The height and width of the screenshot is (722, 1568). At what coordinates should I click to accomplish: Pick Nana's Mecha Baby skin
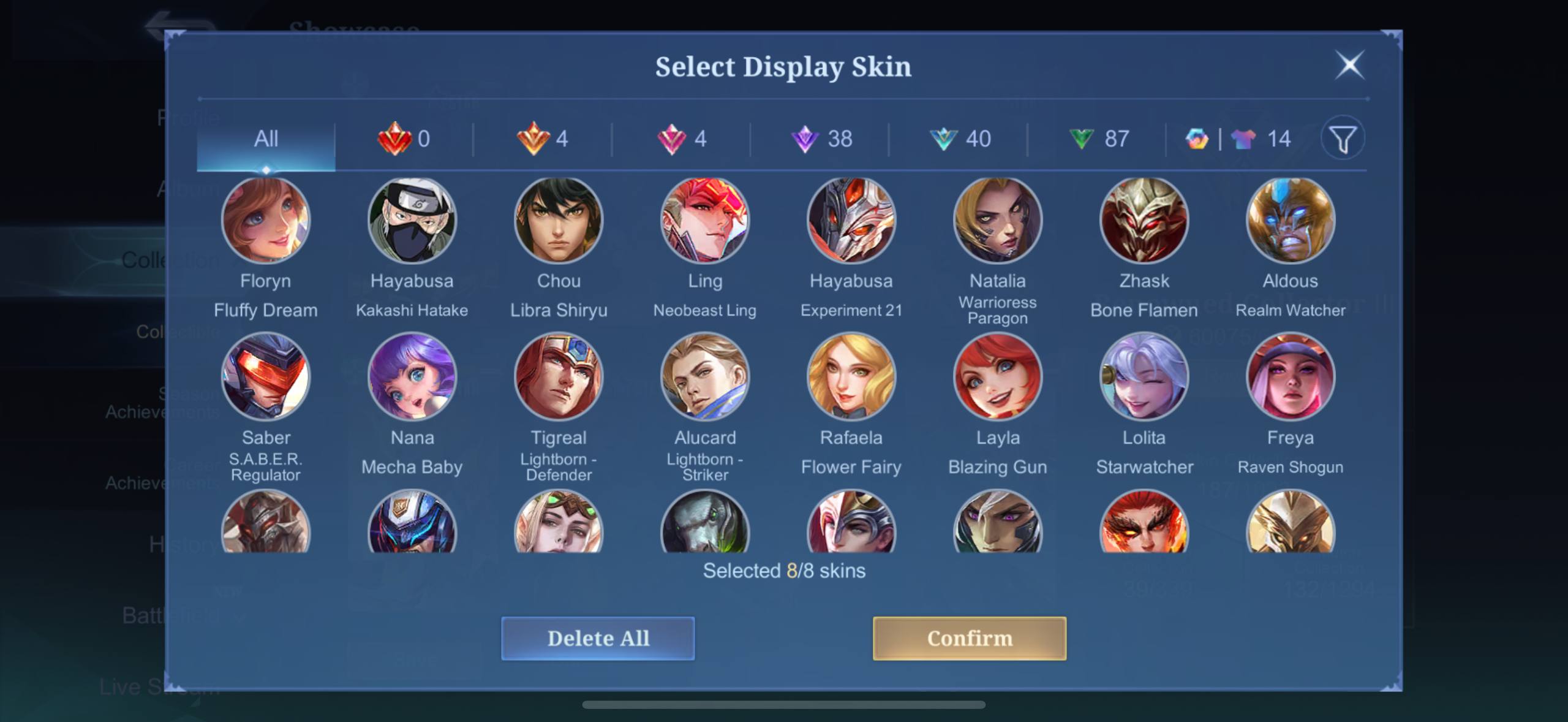tap(412, 376)
